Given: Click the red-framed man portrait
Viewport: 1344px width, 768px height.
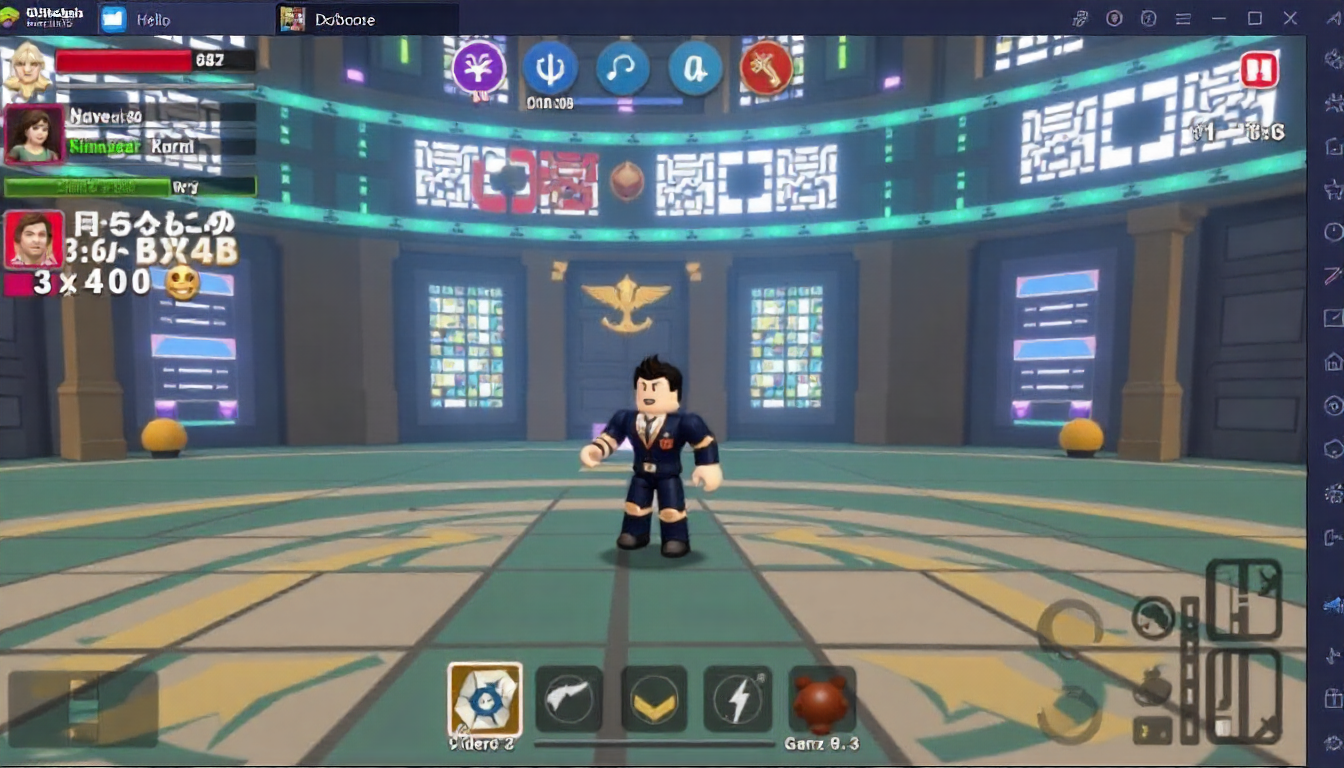Looking at the screenshot, I should pos(34,240).
